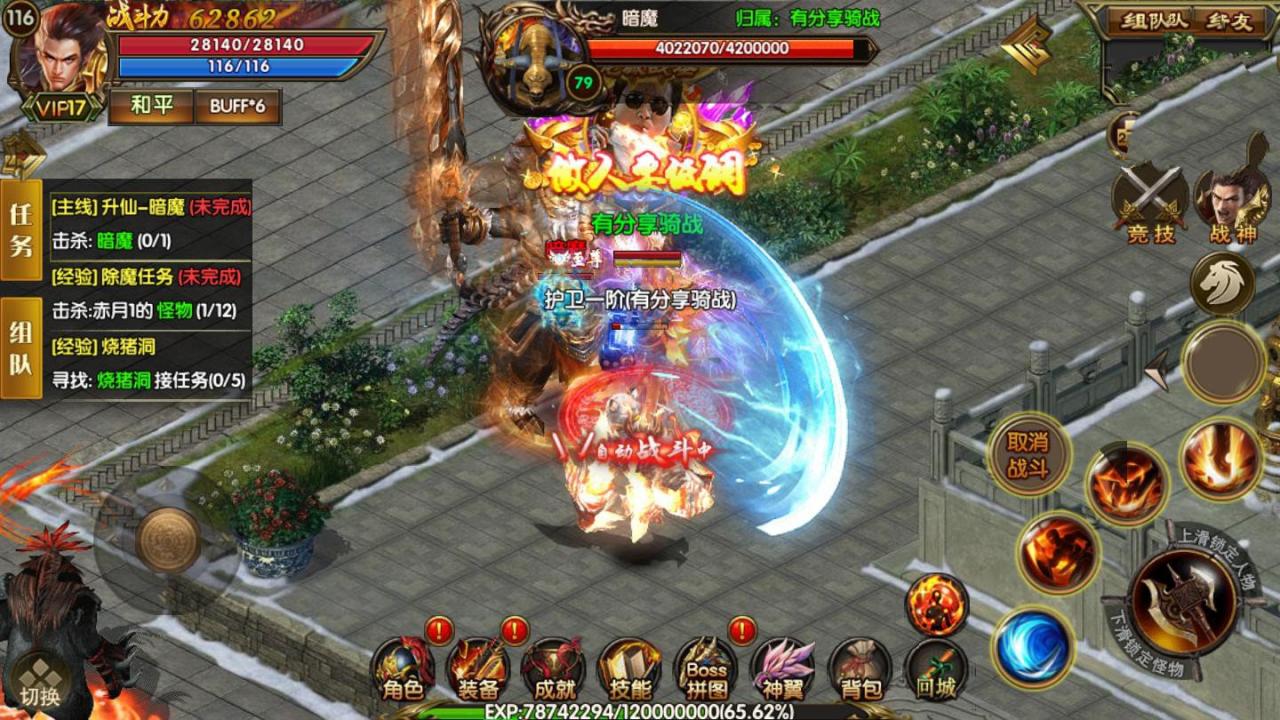Viewport: 1280px width, 720px height.
Task: Open the 成就 achievements menu
Action: 552,668
